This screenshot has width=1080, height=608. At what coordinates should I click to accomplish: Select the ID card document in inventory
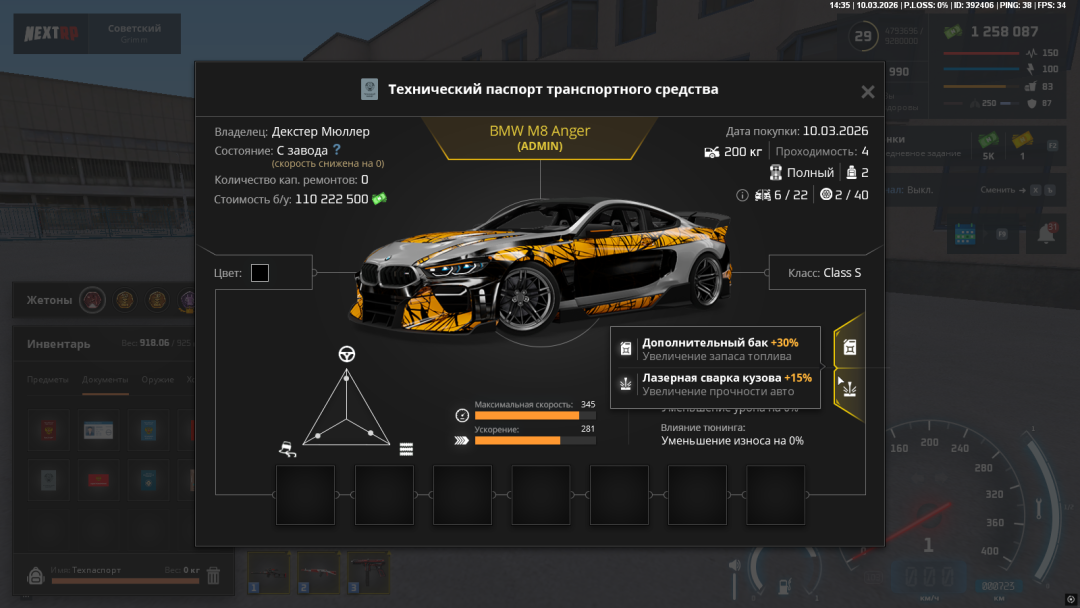(x=99, y=430)
